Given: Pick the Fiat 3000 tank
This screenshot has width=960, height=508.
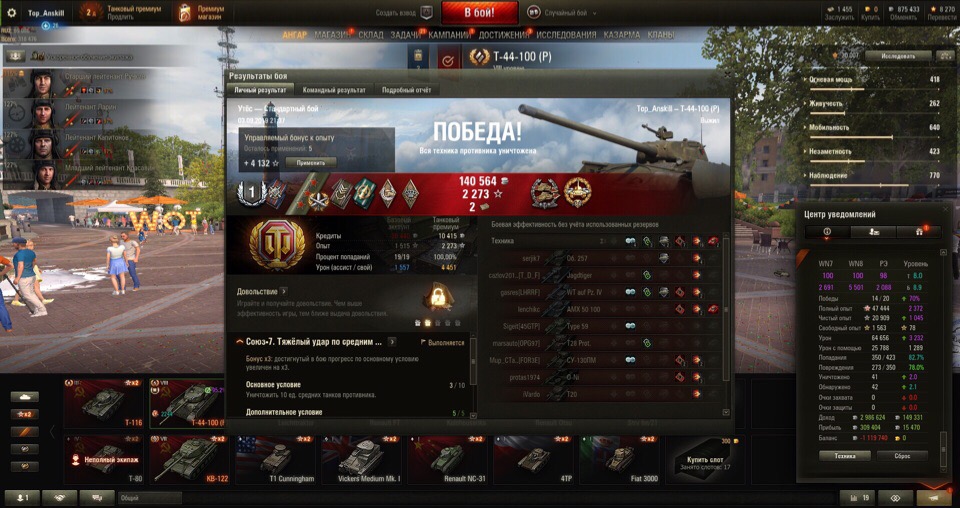Looking at the screenshot, I should pyautogui.click(x=618, y=459).
